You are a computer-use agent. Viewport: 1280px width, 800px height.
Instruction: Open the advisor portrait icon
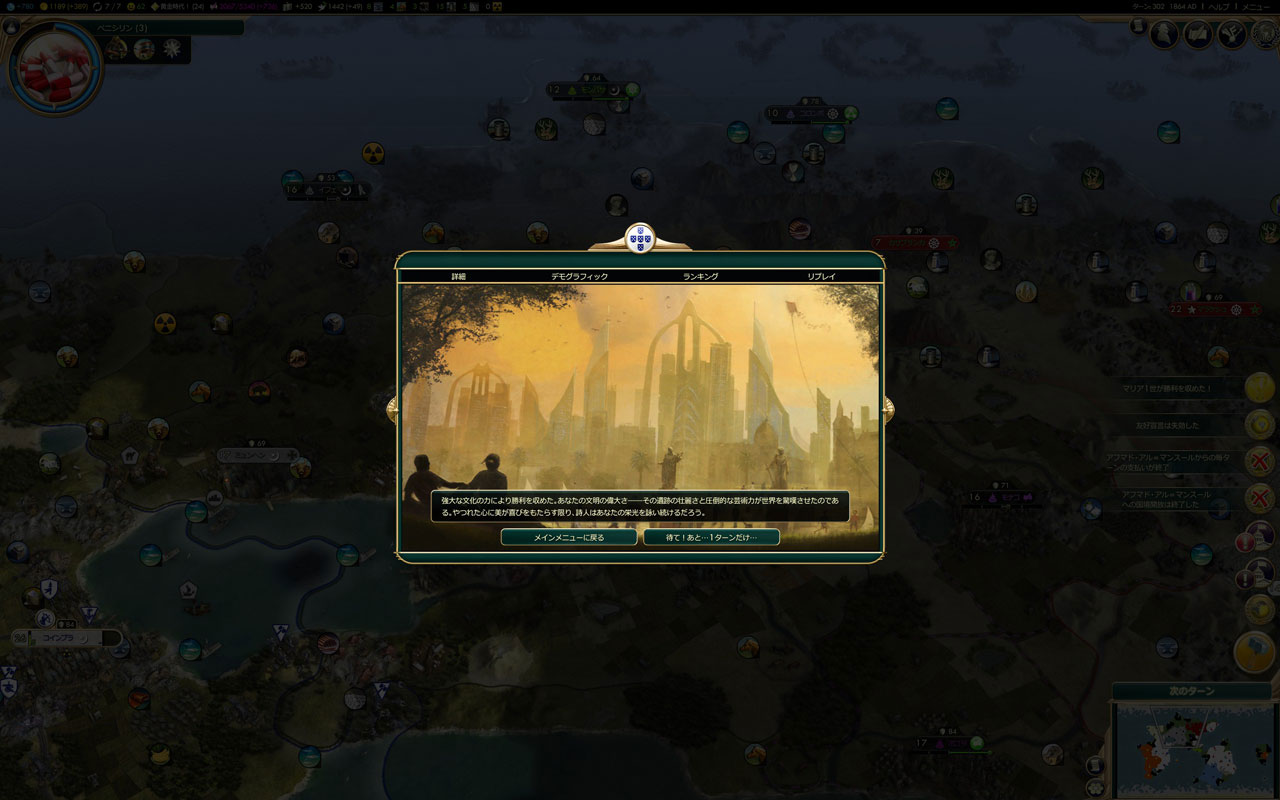pyautogui.click(x=1164, y=34)
